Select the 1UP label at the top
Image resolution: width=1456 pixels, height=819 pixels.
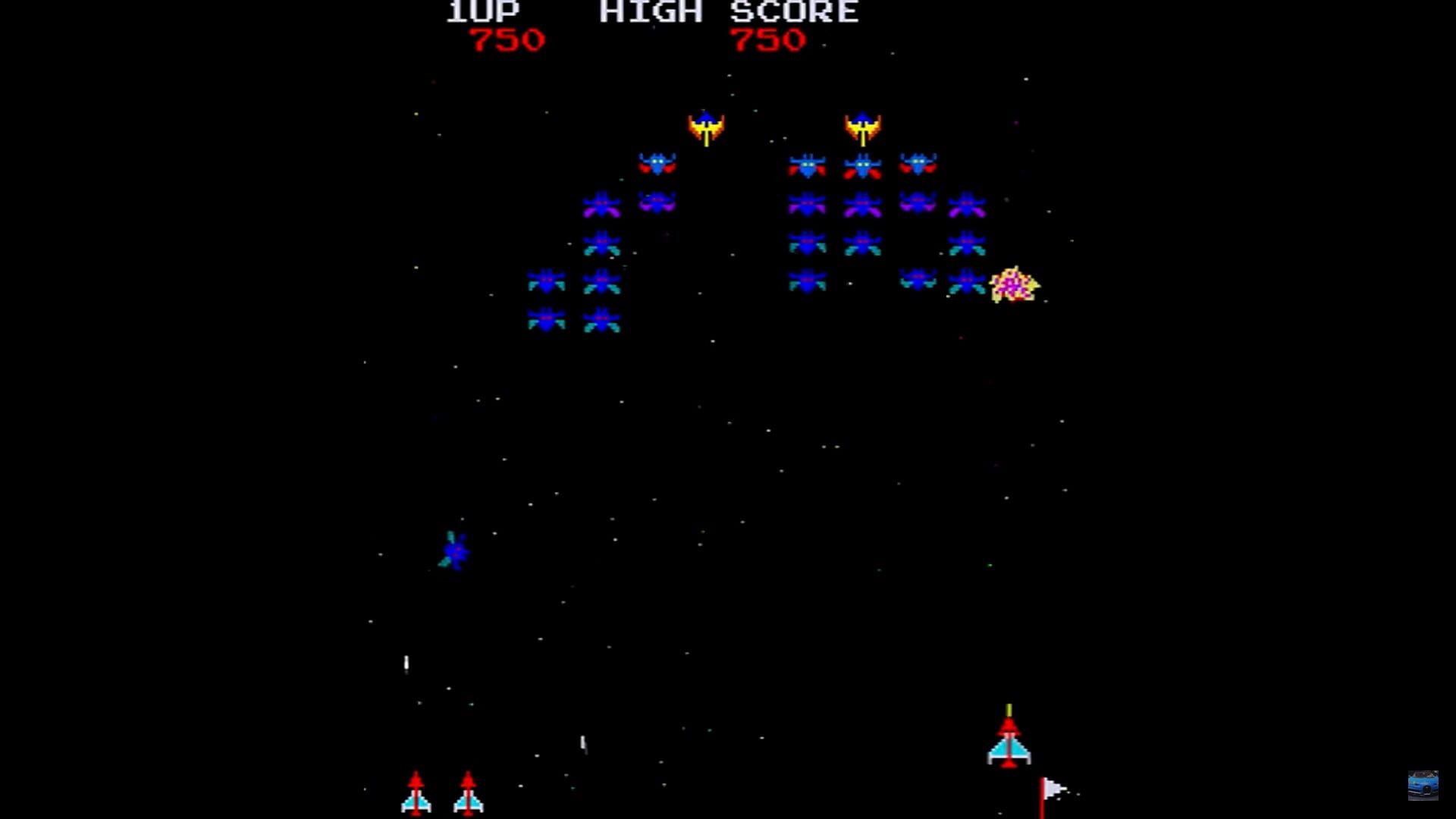(482, 11)
